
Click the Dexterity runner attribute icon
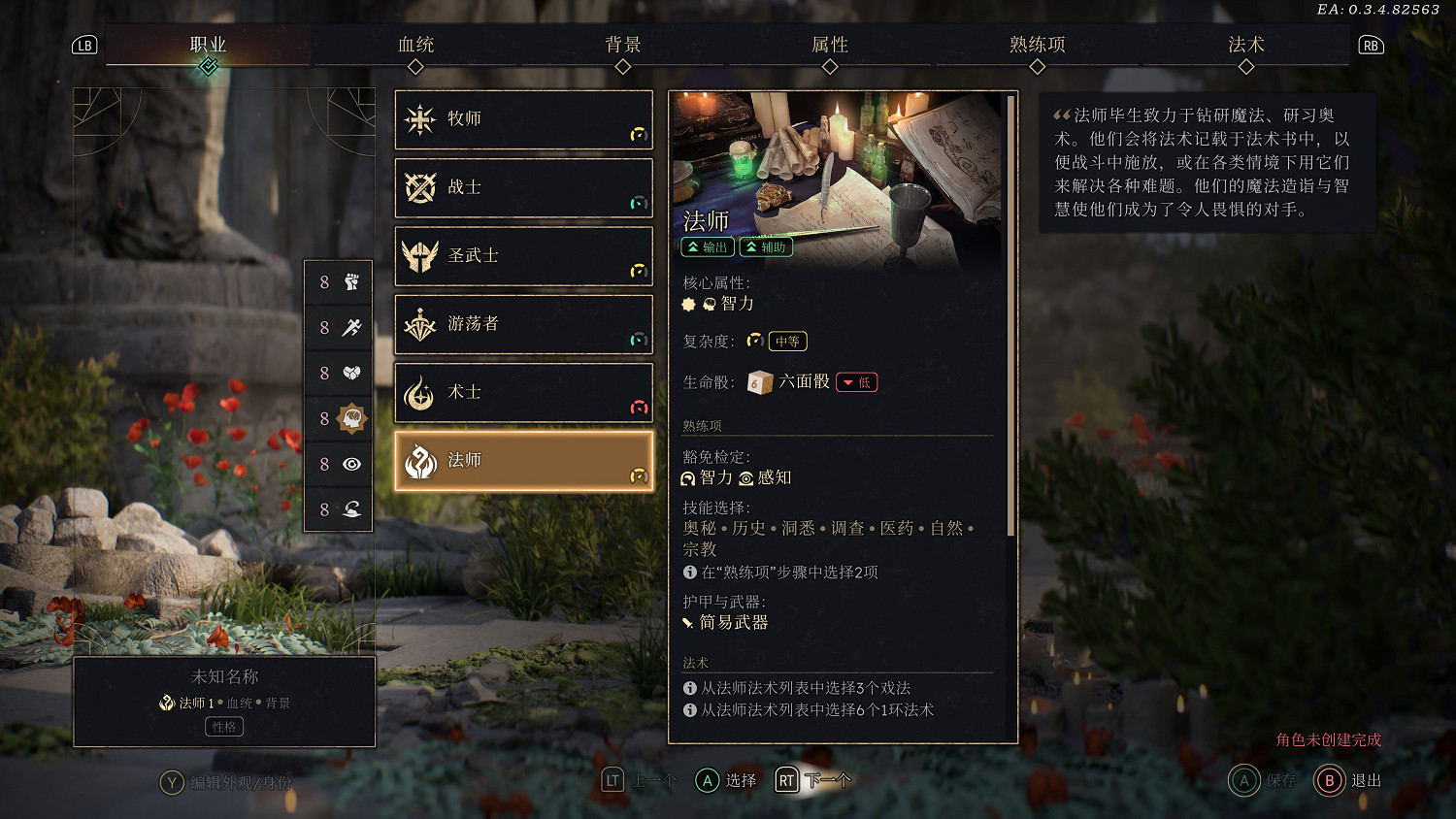pyautogui.click(x=351, y=328)
